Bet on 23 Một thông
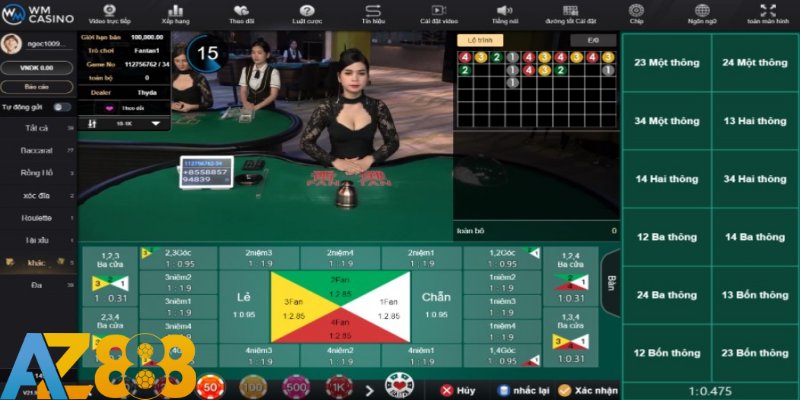 (667, 62)
